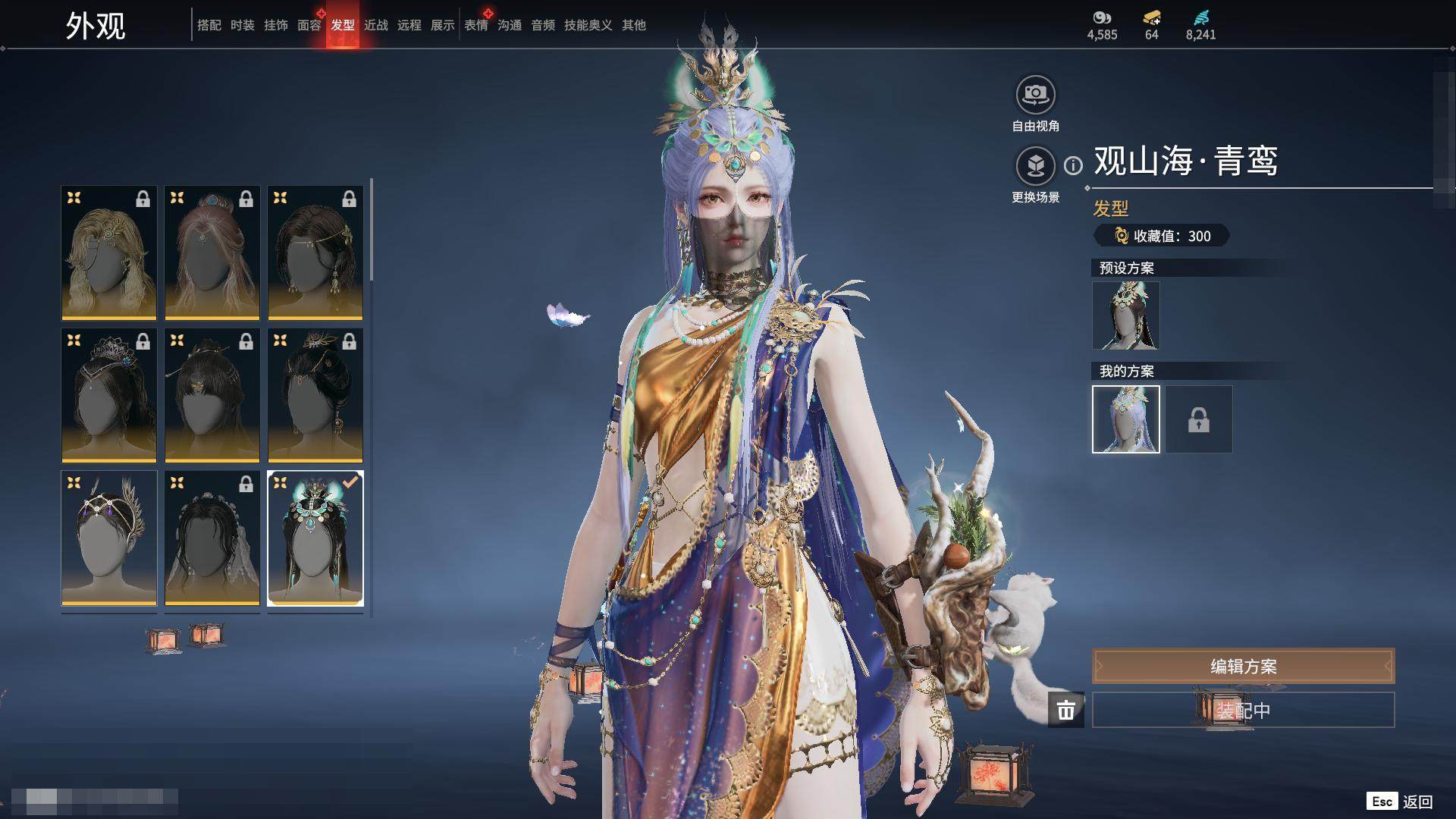Choose the equipped teal-jeweled hairstyle card

click(315, 538)
